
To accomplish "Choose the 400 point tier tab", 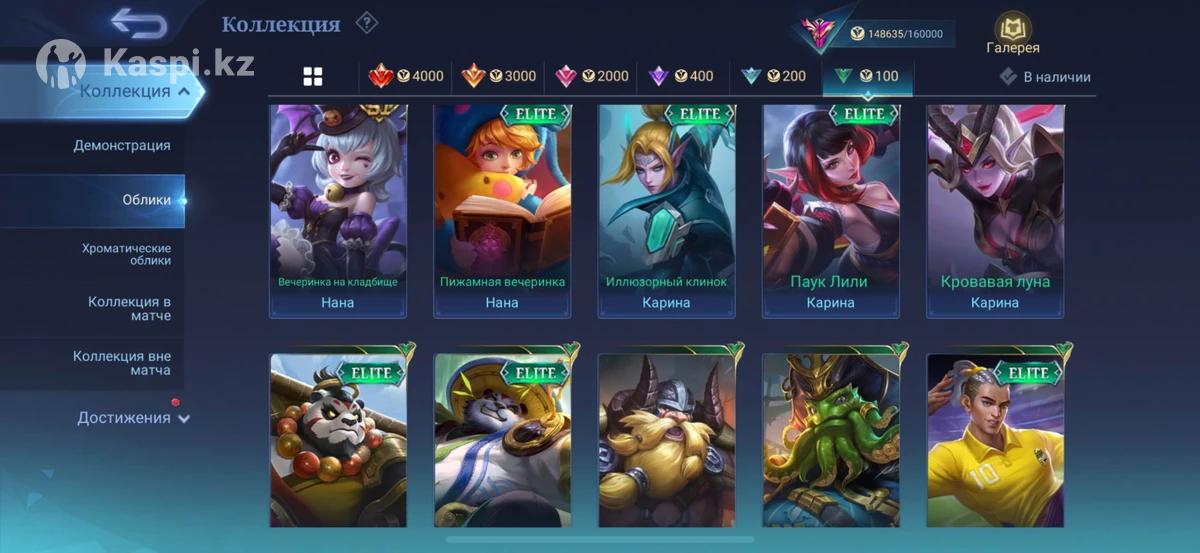I will point(682,76).
